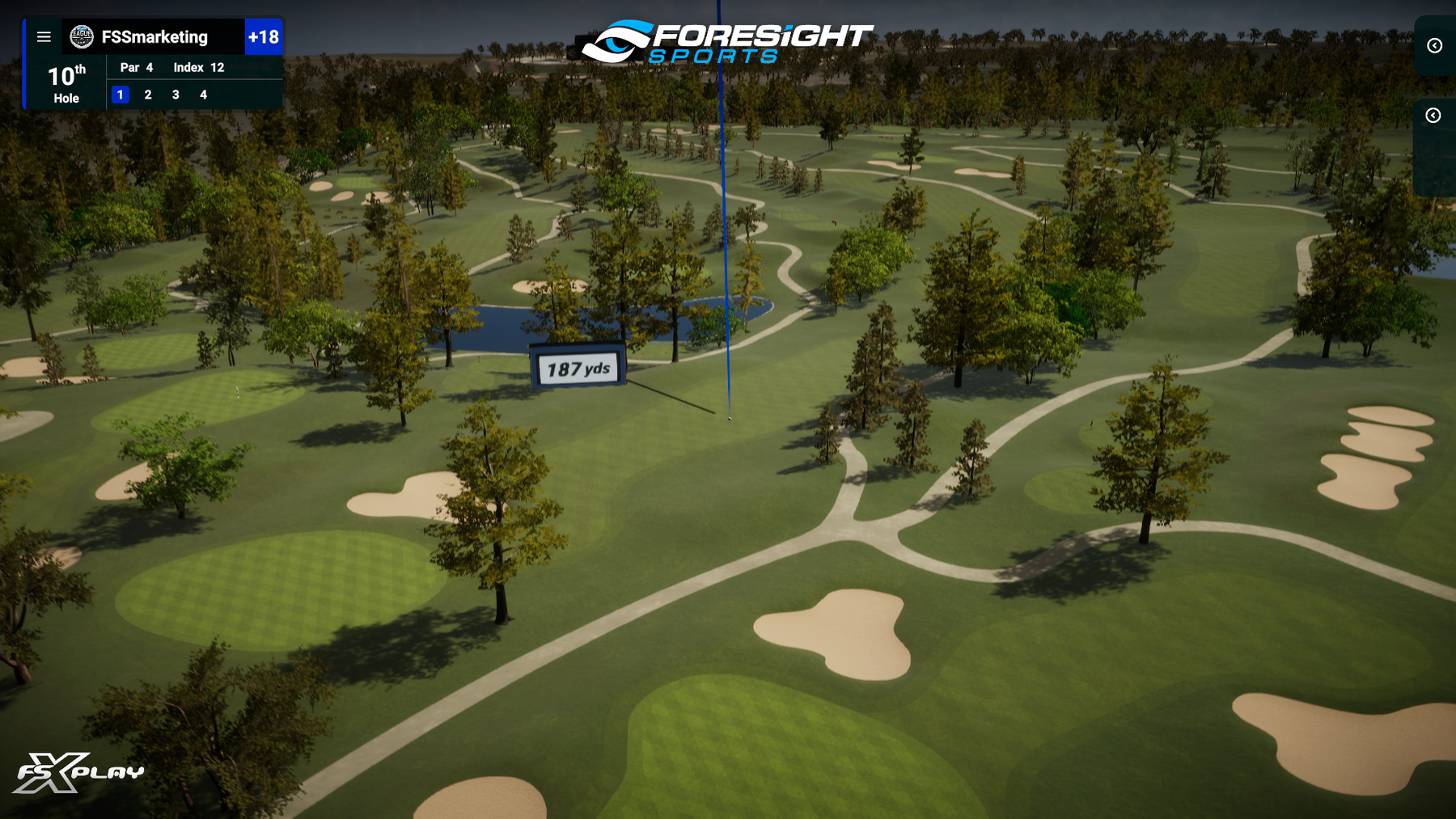Open the hamburger menu in the scorecard

click(x=44, y=36)
